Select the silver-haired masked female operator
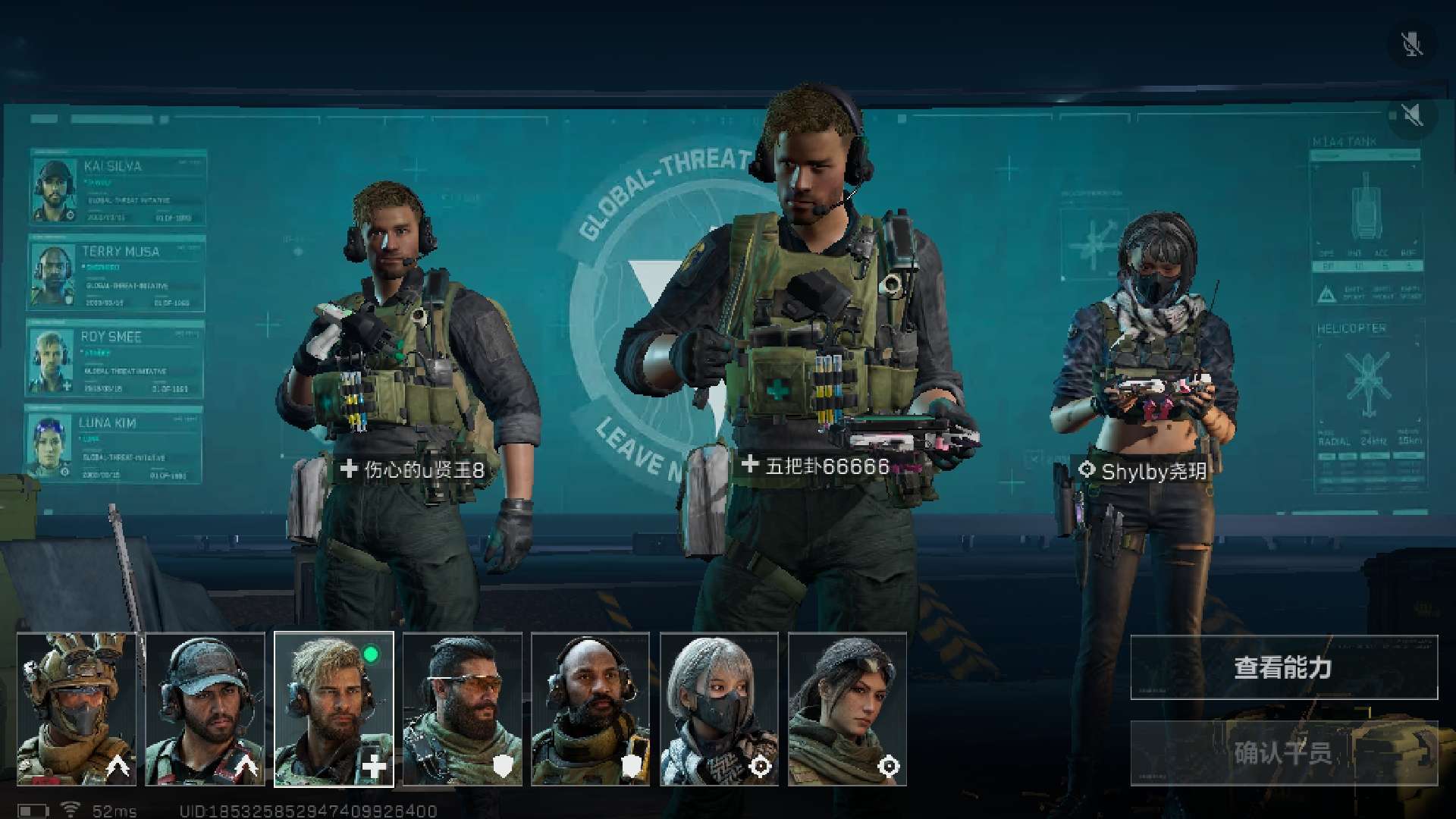 pos(719,709)
